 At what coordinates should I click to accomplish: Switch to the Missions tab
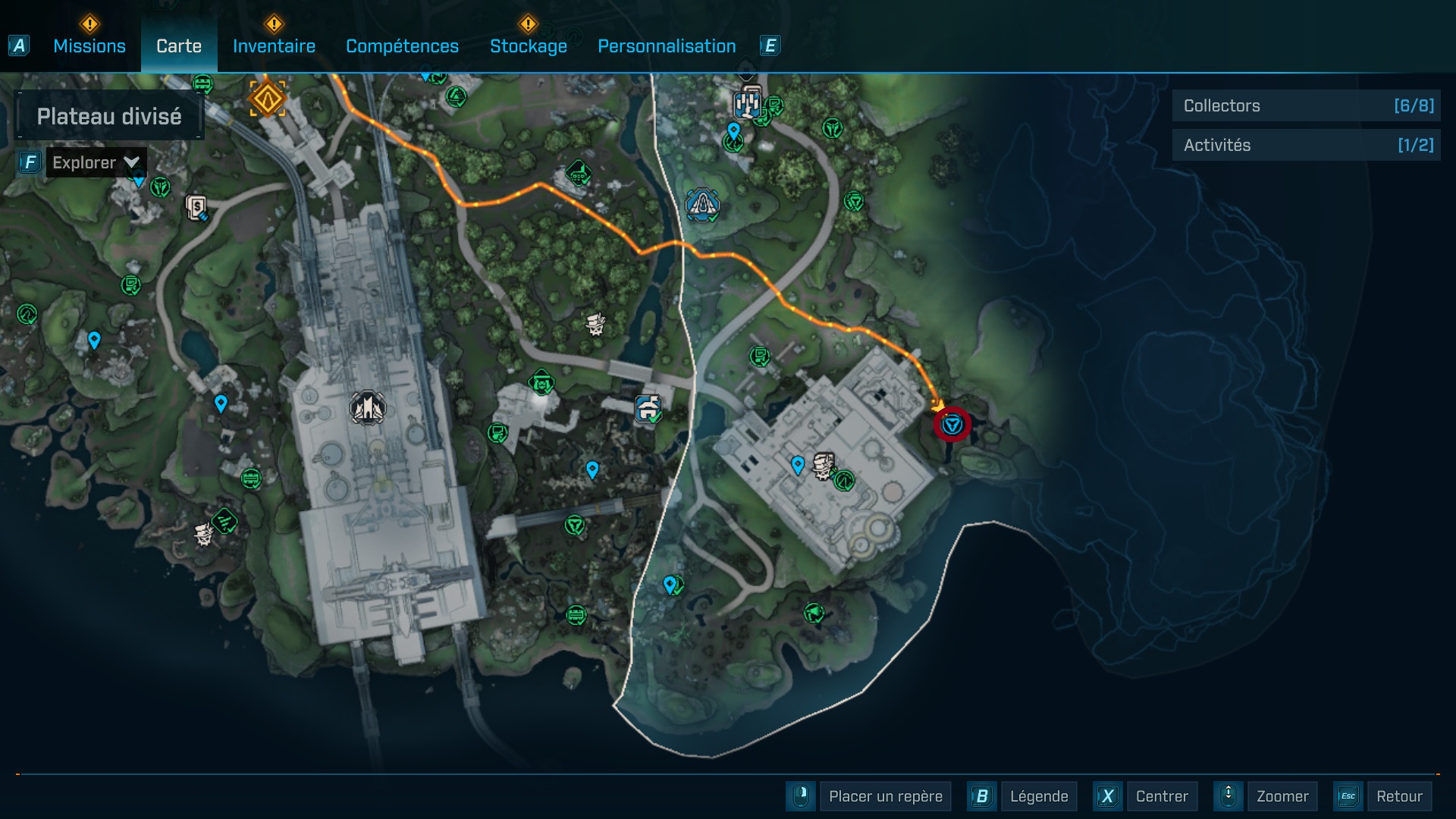tap(89, 46)
